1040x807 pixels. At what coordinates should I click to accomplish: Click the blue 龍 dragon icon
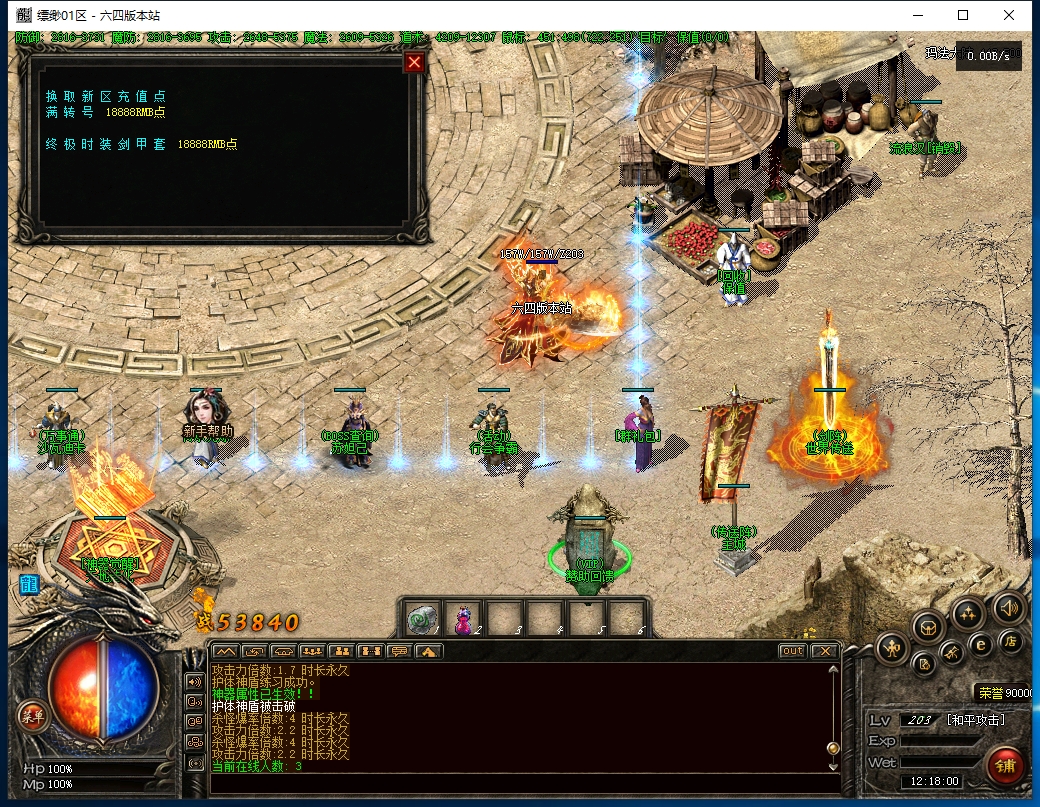[x=29, y=585]
